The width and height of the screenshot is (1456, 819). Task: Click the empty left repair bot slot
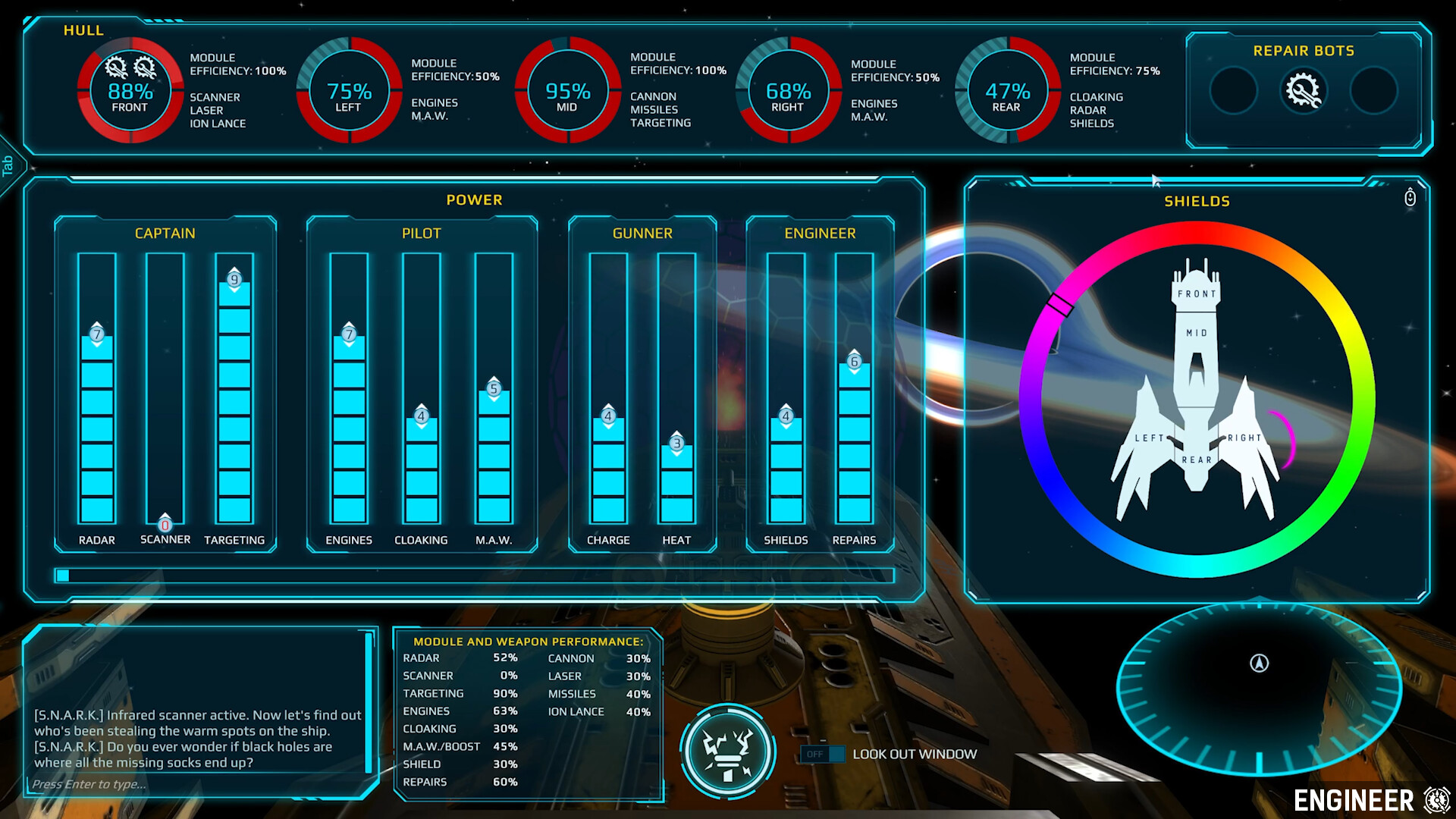1234,91
